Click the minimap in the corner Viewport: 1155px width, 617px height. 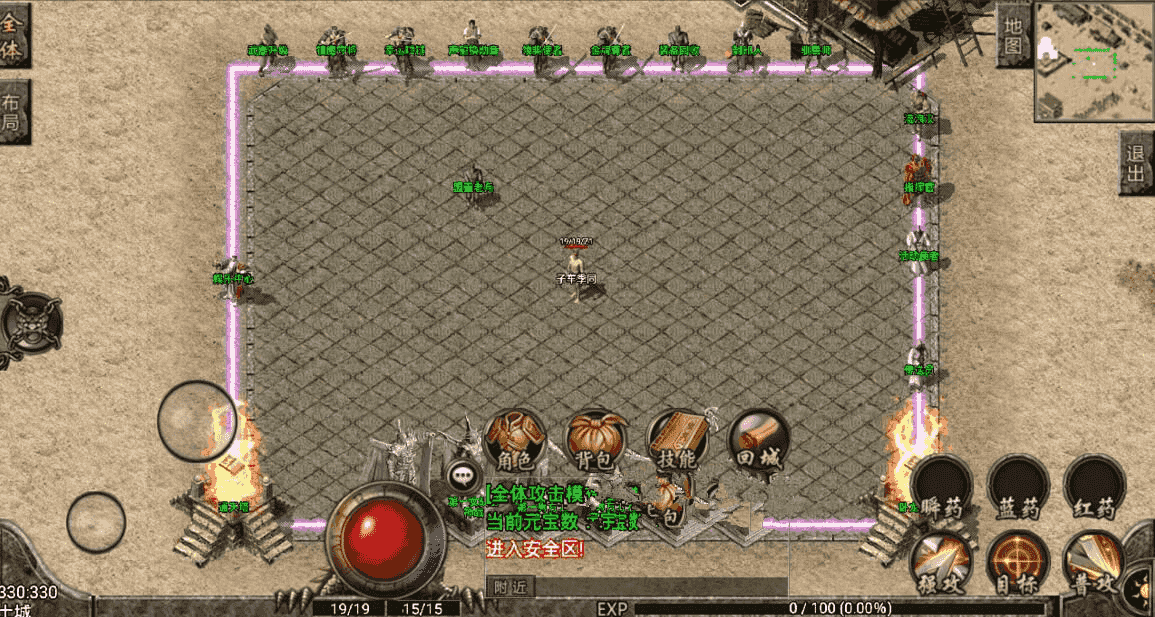(1093, 59)
